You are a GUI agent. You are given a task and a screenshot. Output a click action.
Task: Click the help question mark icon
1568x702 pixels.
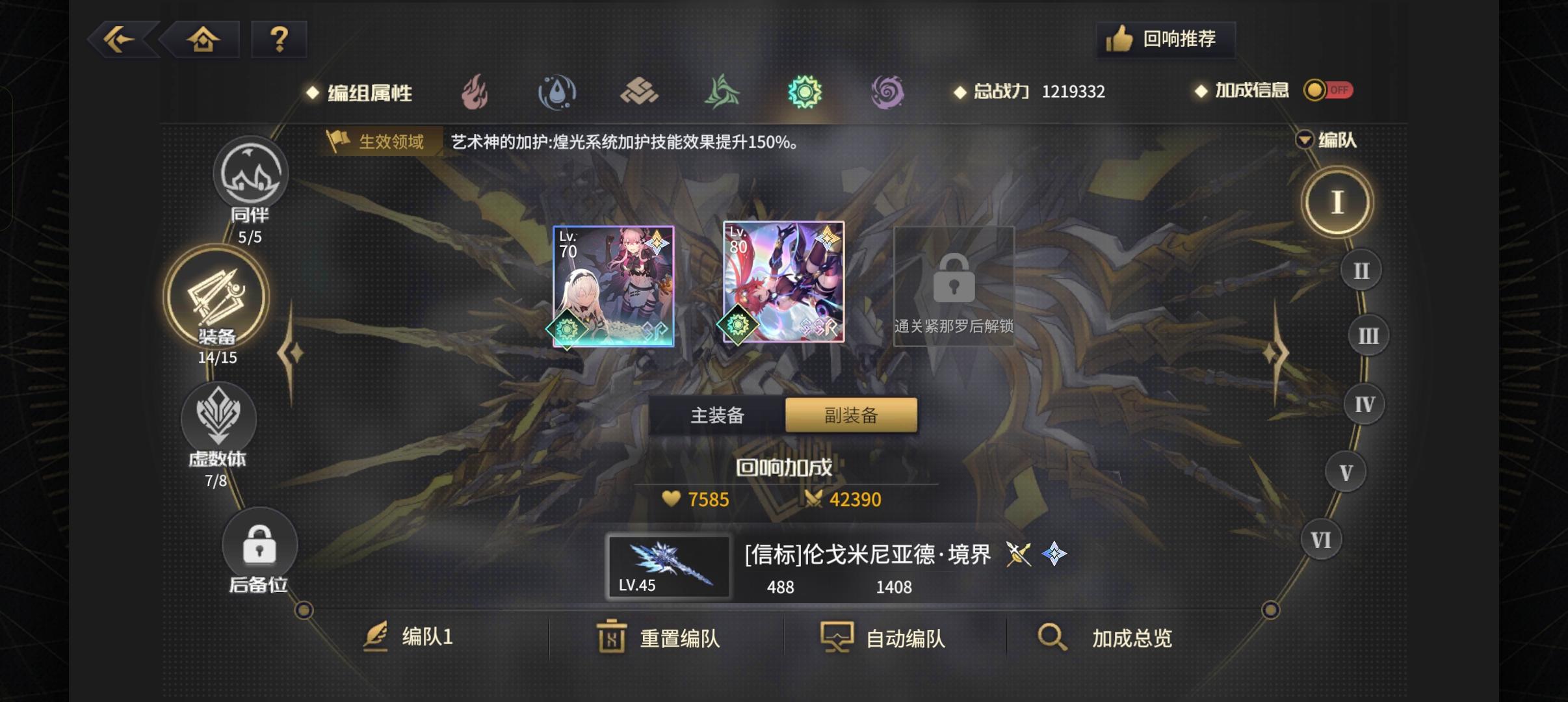(x=280, y=39)
